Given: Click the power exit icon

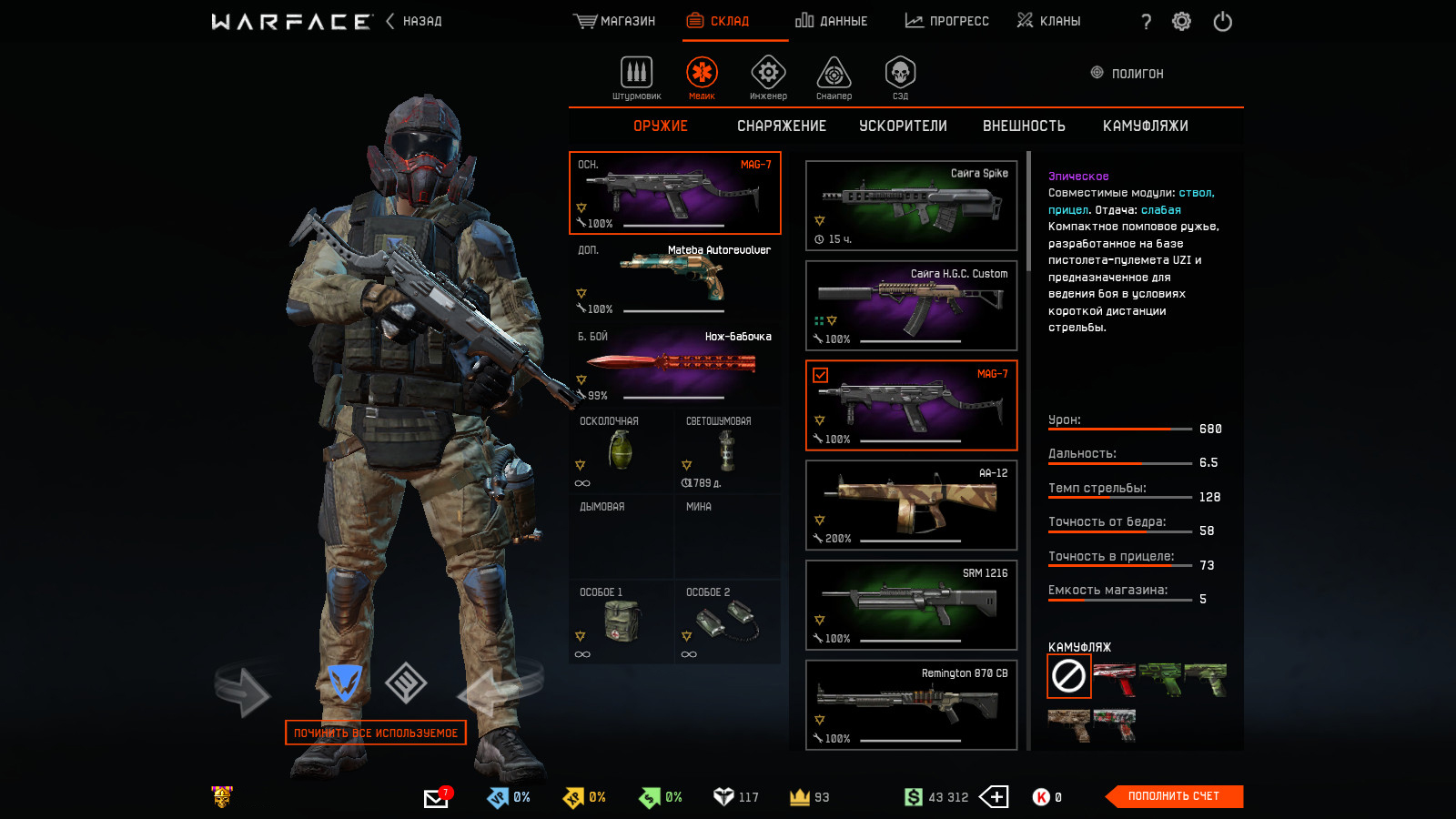Looking at the screenshot, I should [x=1222, y=21].
